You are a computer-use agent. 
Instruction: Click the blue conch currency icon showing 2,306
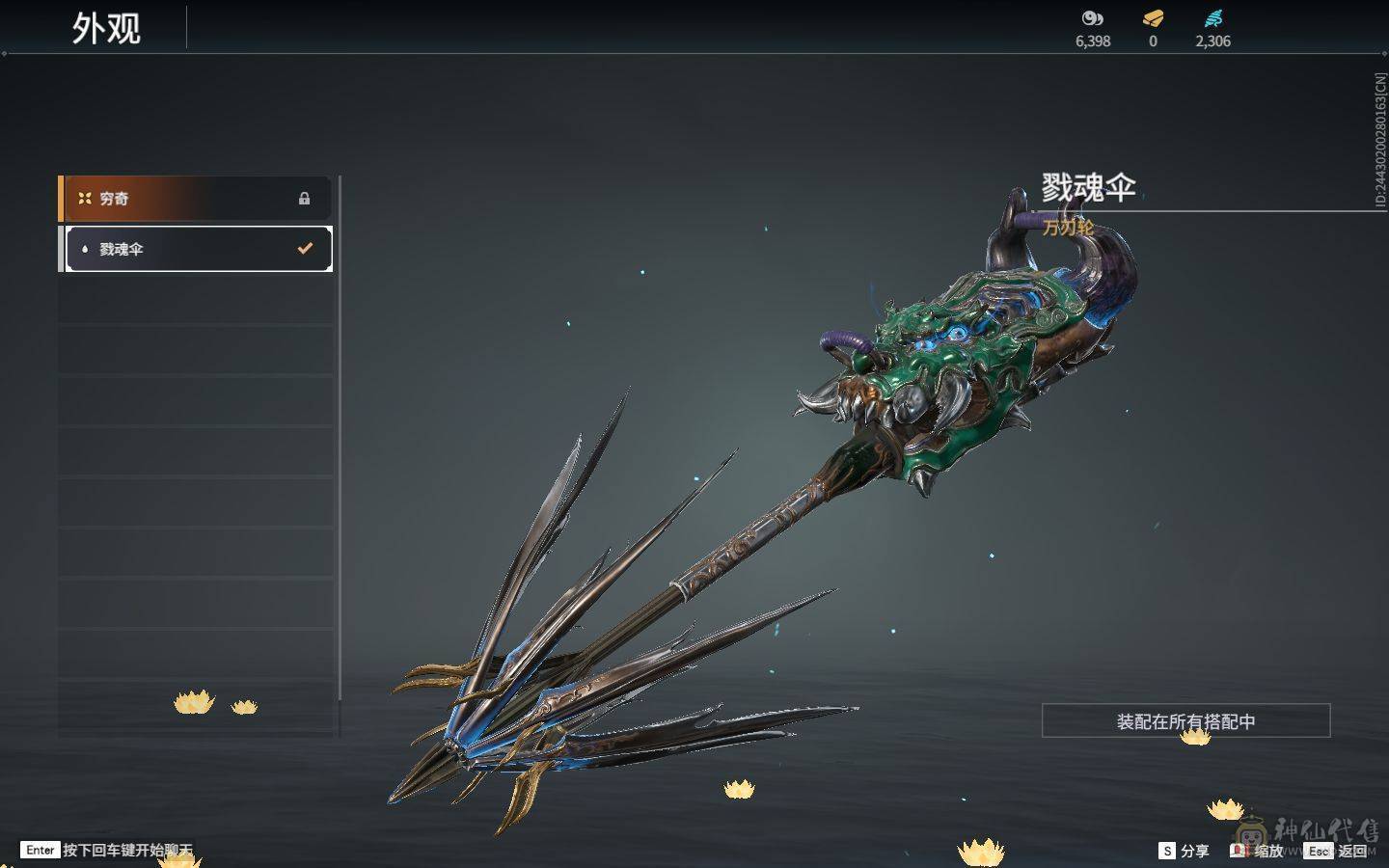tap(1213, 16)
